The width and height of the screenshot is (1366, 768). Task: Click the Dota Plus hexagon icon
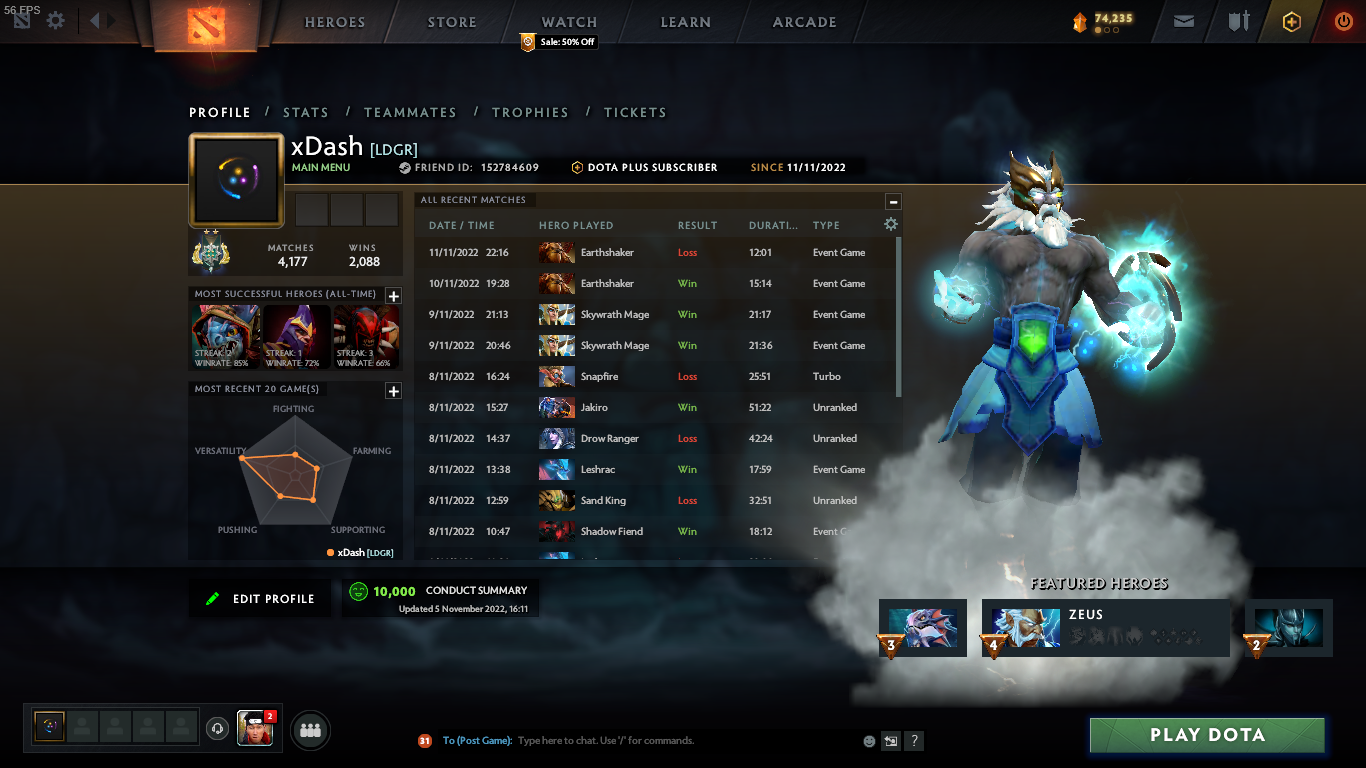coord(1290,21)
